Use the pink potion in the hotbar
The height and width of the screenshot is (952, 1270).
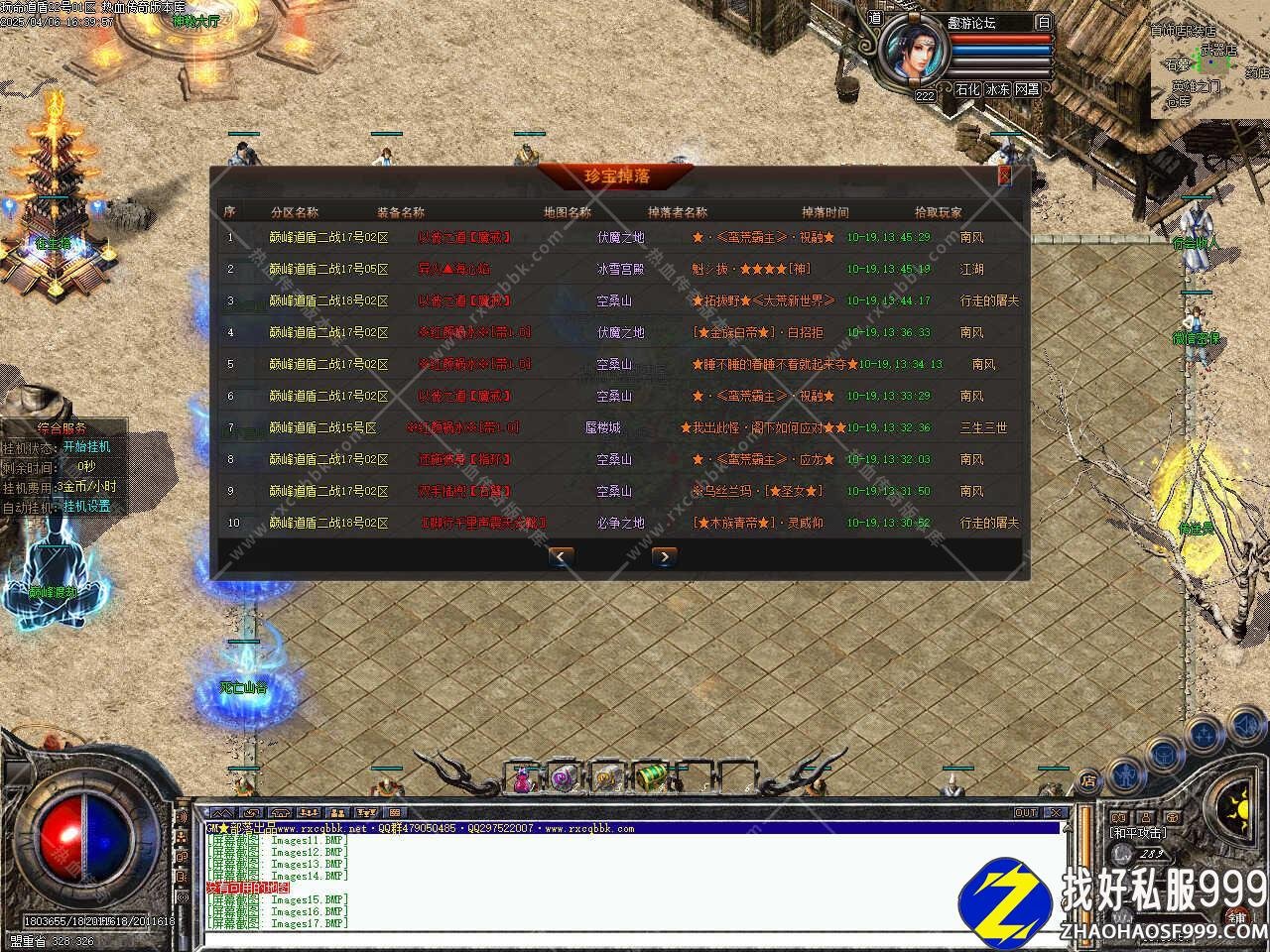[522, 780]
